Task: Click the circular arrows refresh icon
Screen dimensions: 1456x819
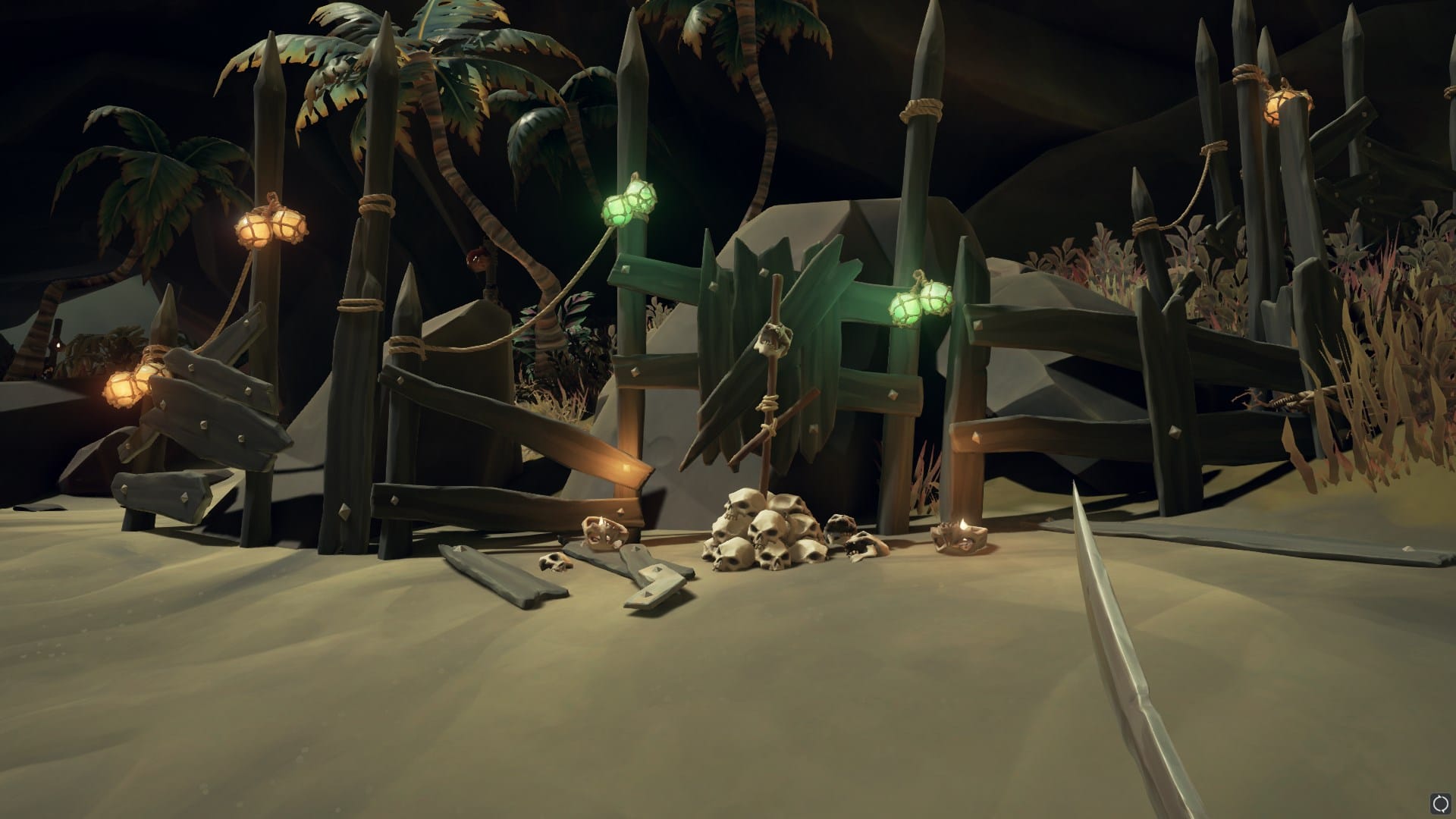Action: click(1440, 803)
